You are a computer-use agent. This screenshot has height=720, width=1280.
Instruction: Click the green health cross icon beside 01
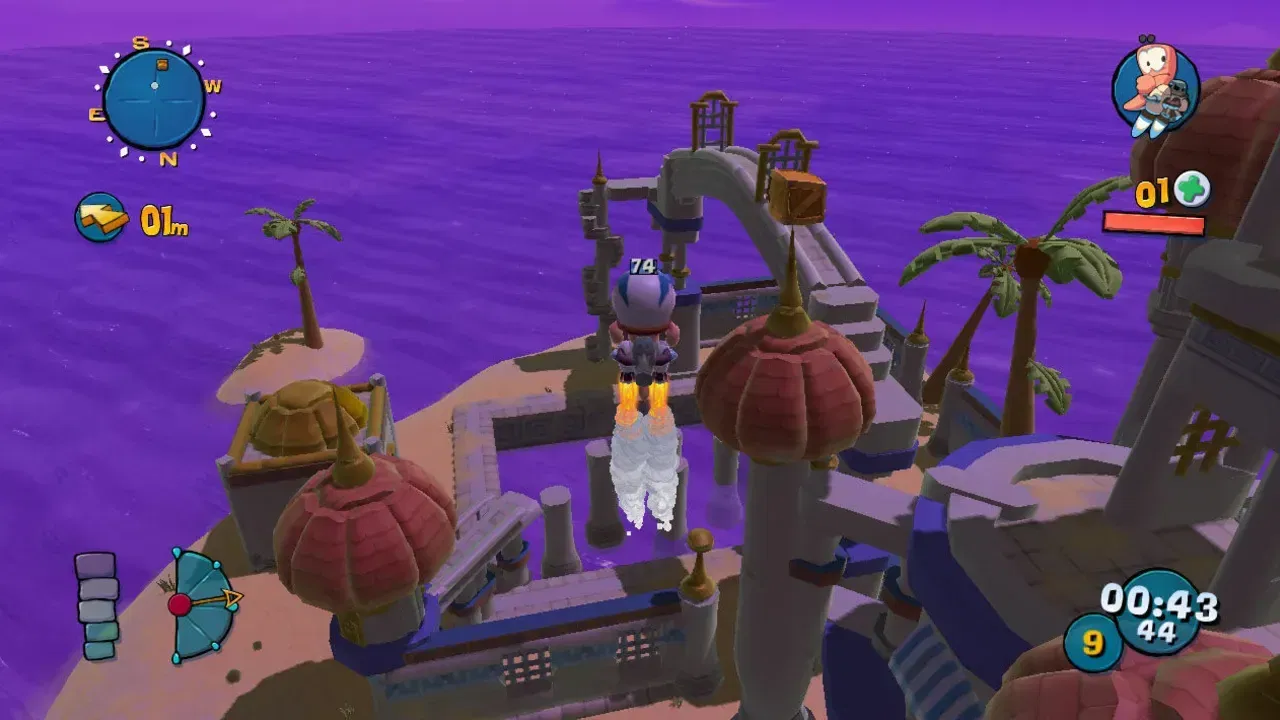[1192, 188]
